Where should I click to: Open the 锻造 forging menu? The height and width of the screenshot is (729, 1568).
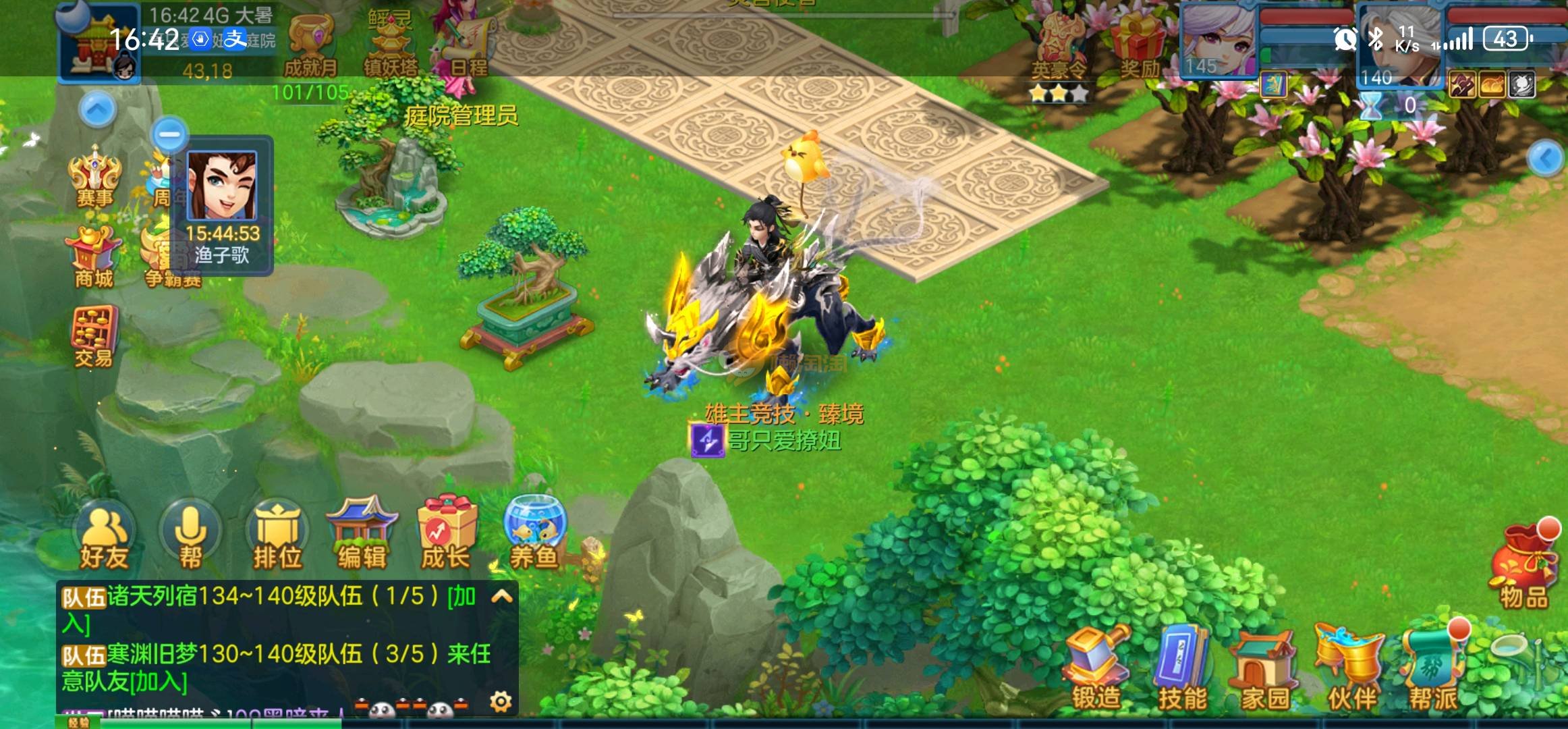tap(1096, 668)
